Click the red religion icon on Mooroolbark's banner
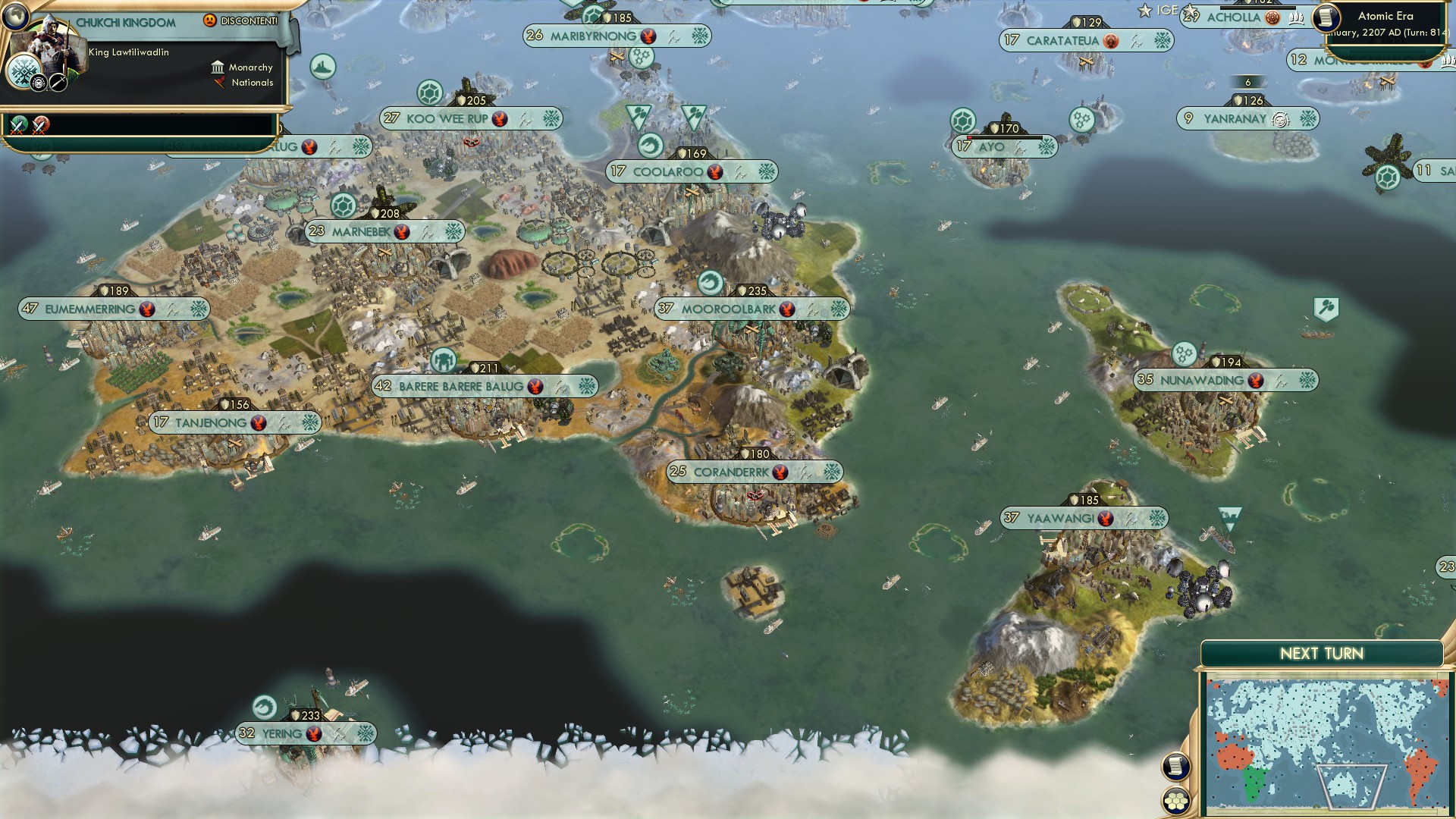 [x=786, y=309]
